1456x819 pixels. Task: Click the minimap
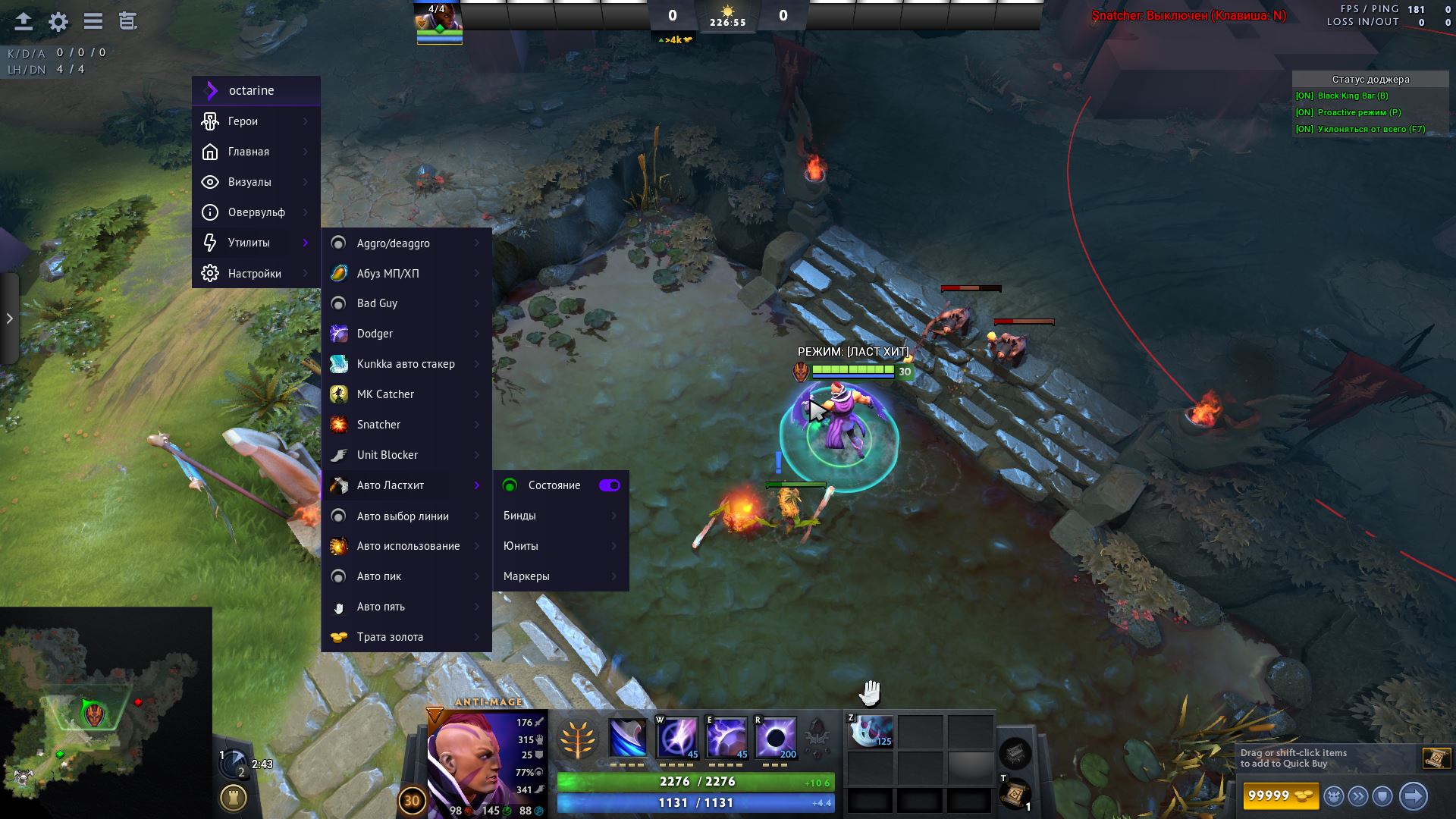pyautogui.click(x=105, y=713)
